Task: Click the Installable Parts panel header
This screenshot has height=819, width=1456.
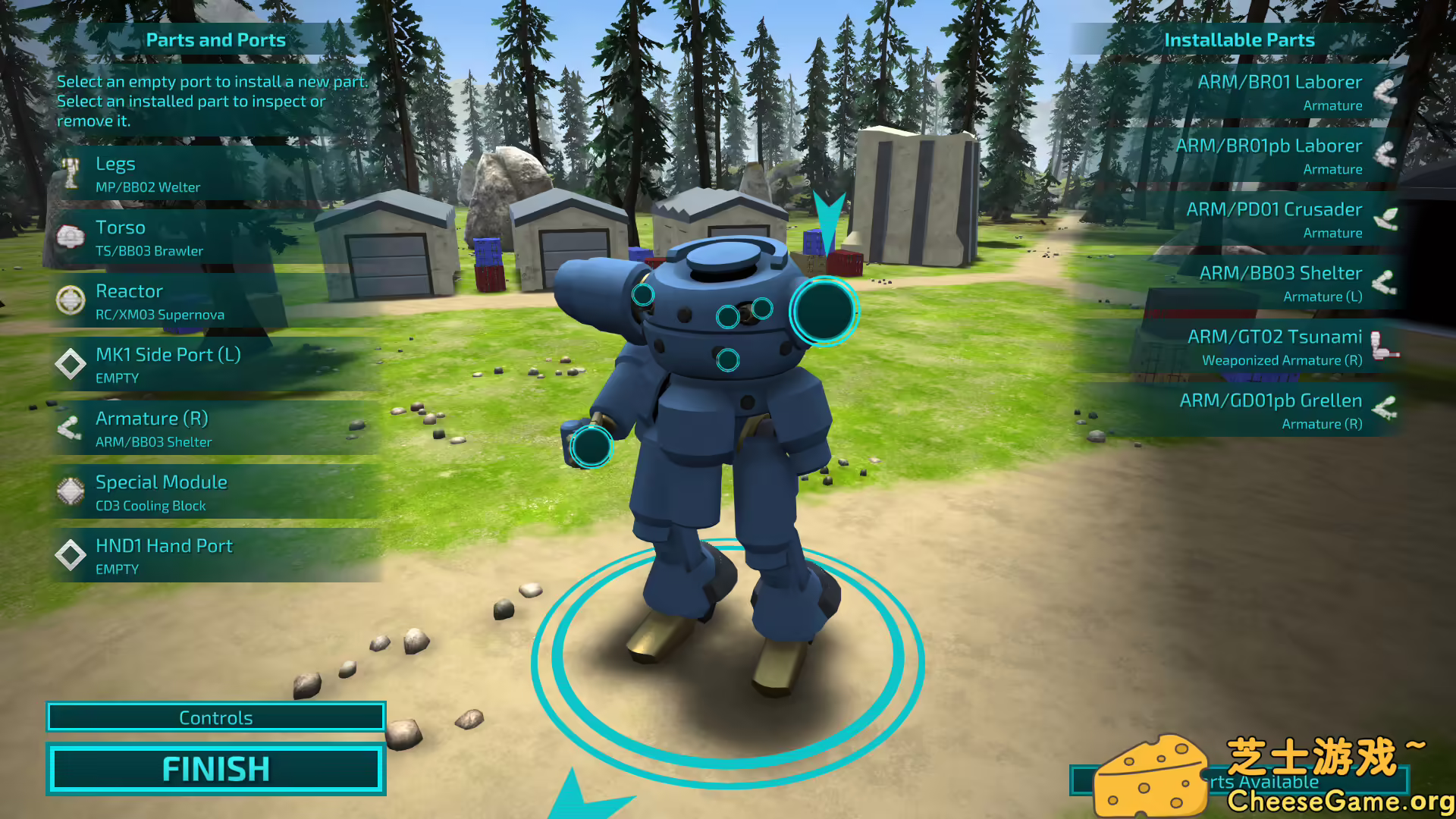Action: [1241, 39]
